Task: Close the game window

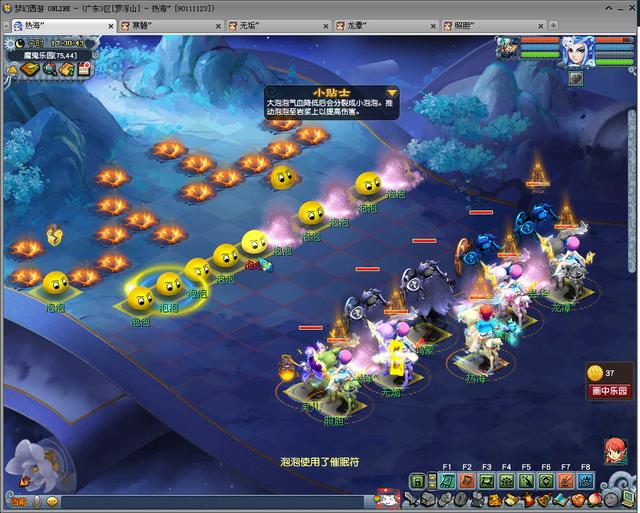Action: 628,7
